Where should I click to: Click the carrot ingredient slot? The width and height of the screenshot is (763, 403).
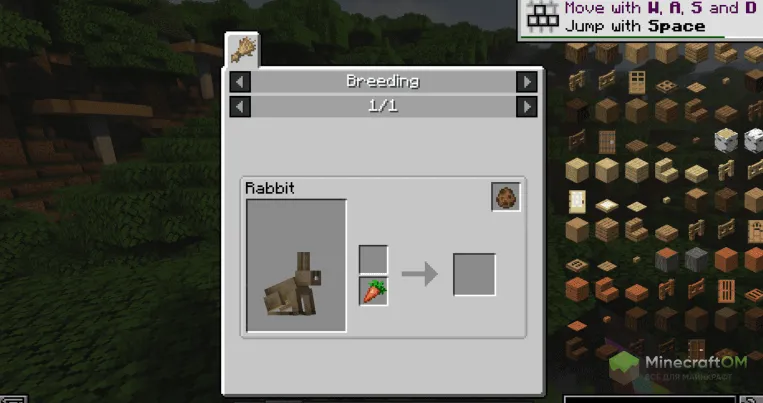(373, 291)
